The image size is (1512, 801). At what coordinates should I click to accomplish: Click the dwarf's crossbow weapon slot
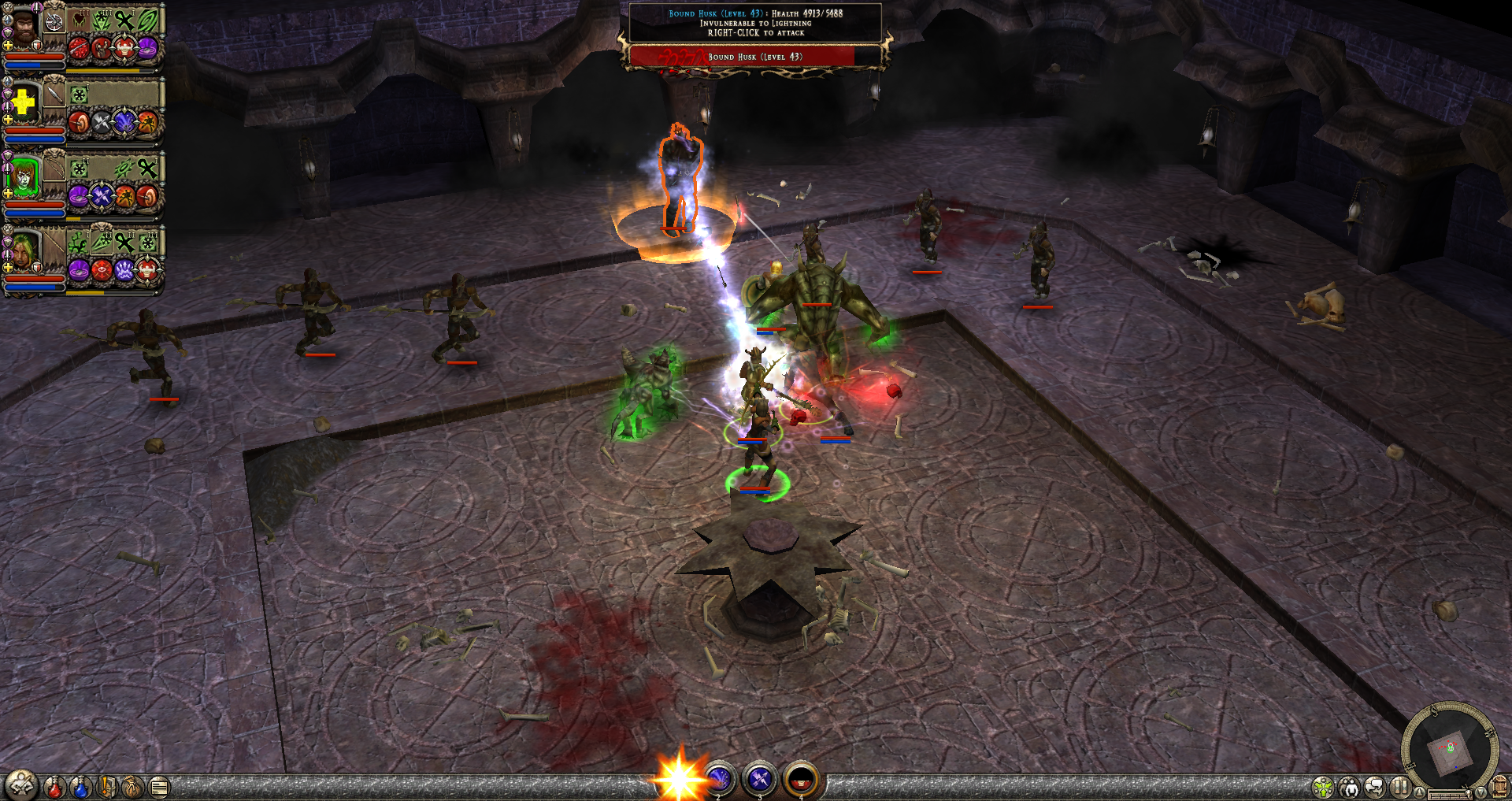click(x=54, y=22)
